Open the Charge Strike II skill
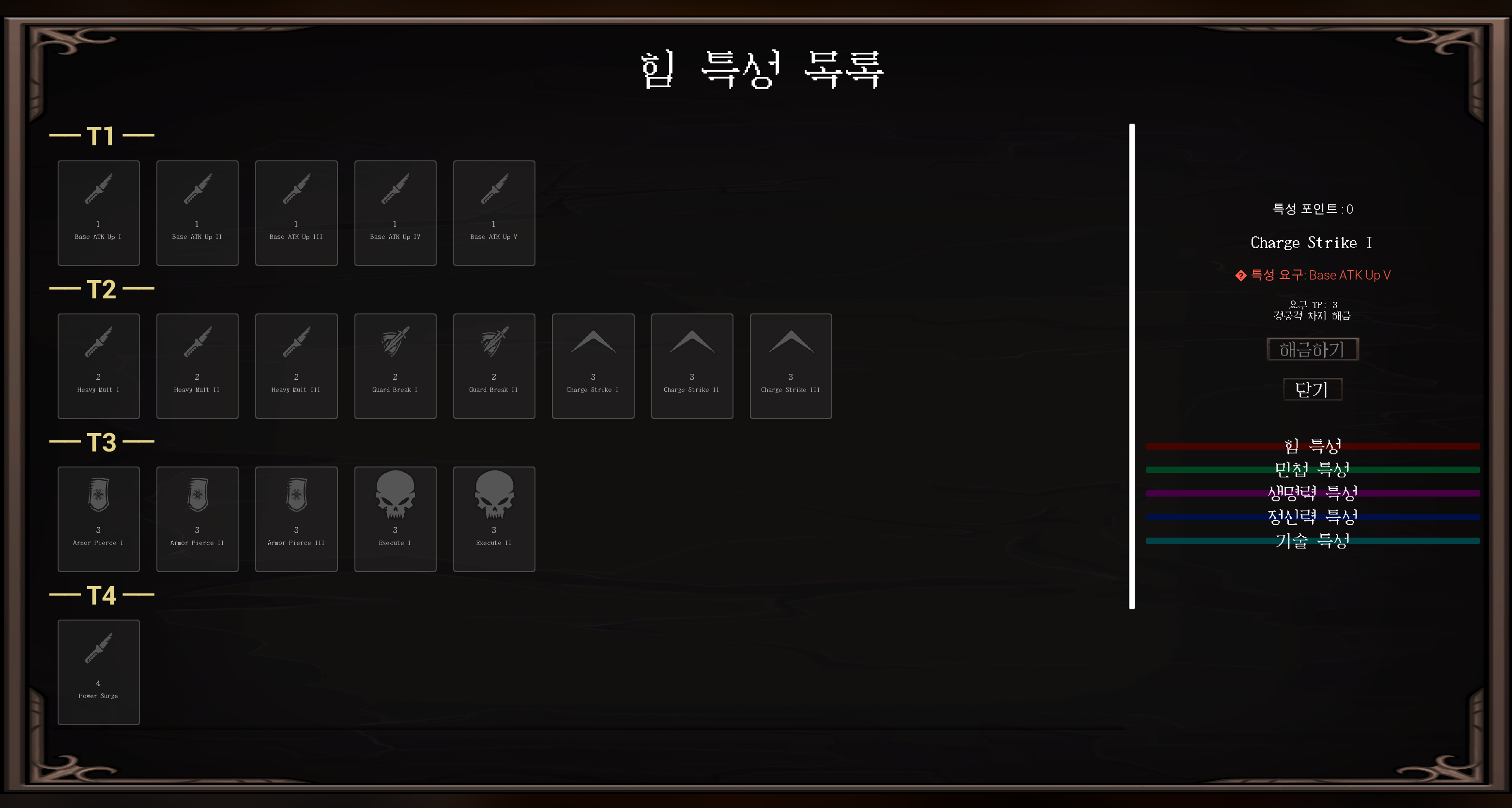1512x808 pixels. [x=691, y=365]
